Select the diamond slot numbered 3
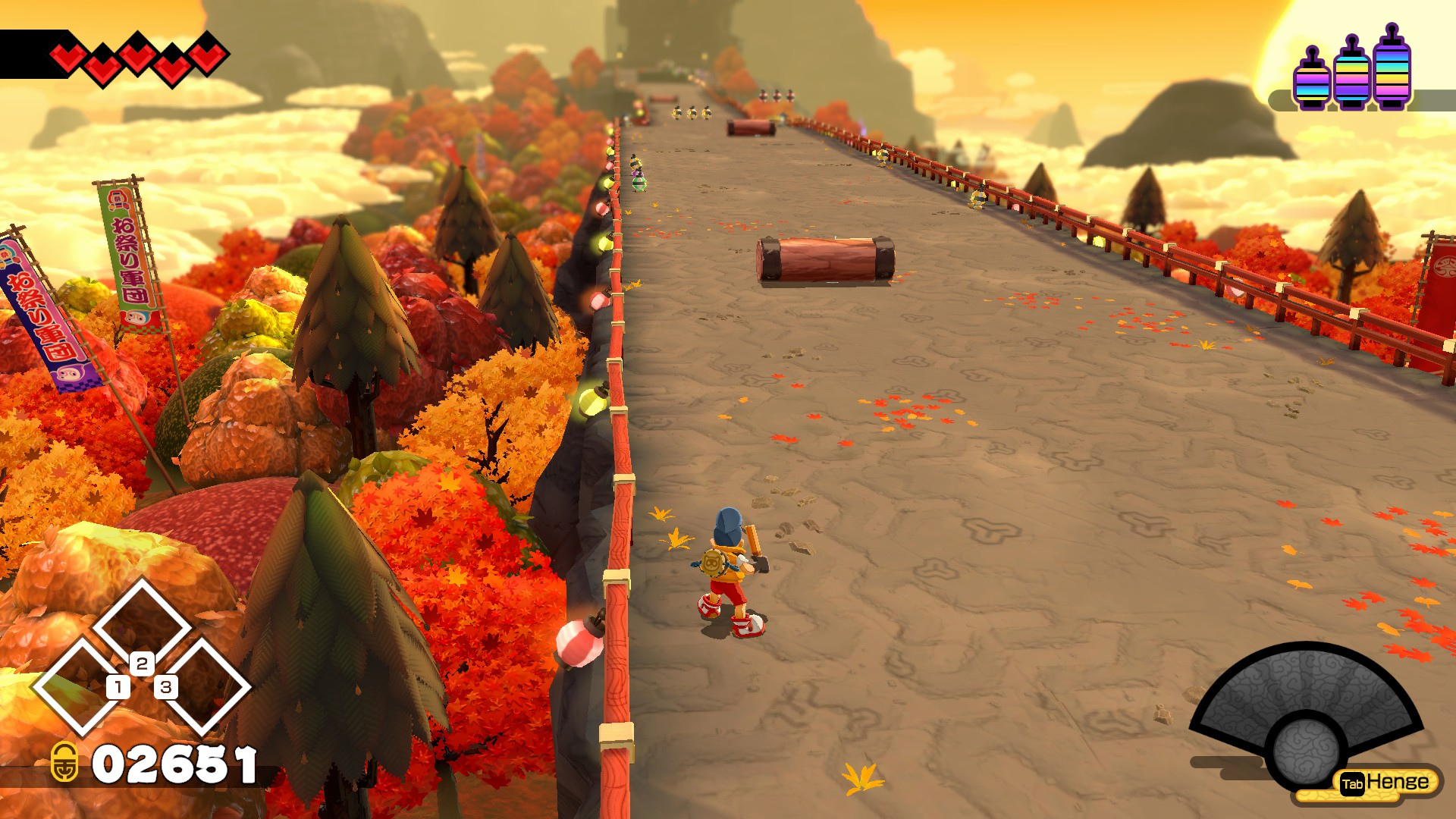The height and width of the screenshot is (819, 1456). coord(203,686)
